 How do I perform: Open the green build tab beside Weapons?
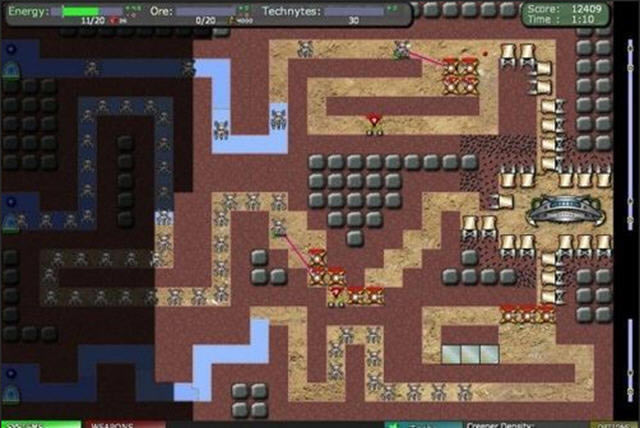pyautogui.click(x=40, y=424)
